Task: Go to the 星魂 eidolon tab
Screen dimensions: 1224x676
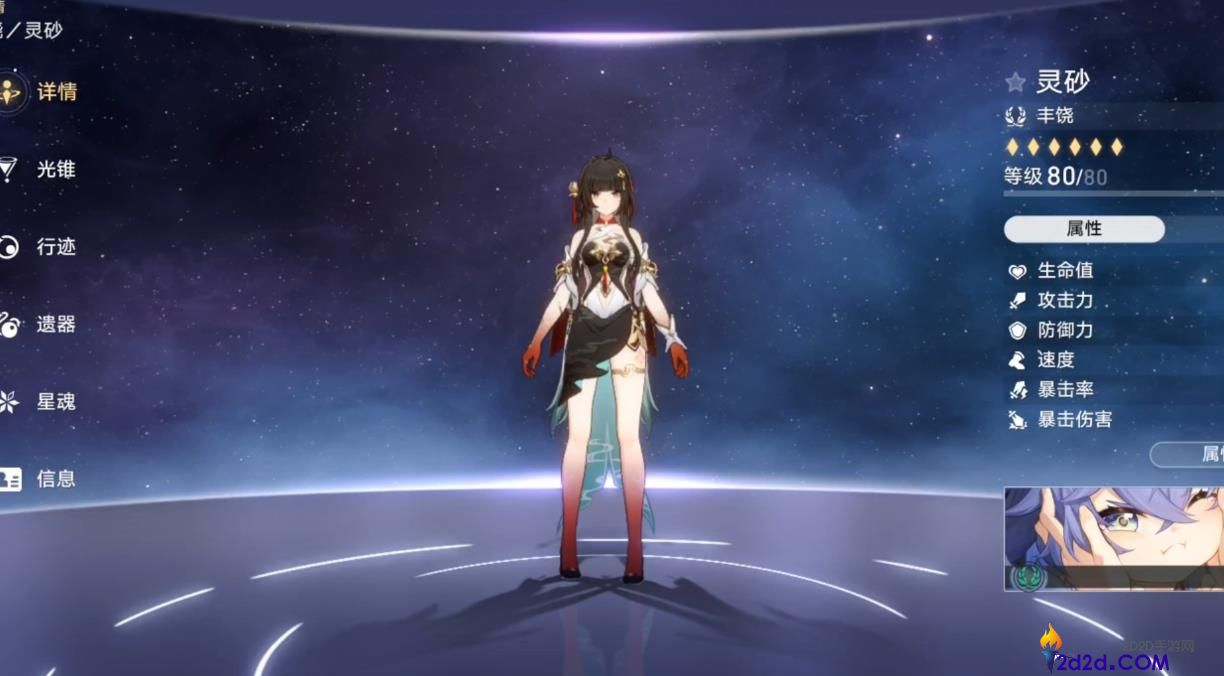Action: pyautogui.click(x=40, y=402)
